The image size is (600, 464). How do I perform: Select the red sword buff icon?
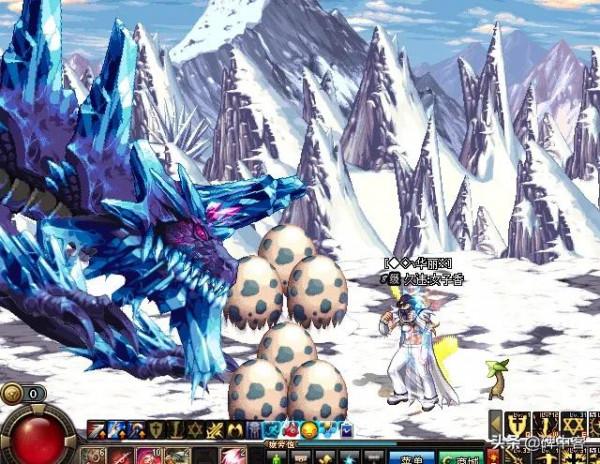(x=95, y=430)
